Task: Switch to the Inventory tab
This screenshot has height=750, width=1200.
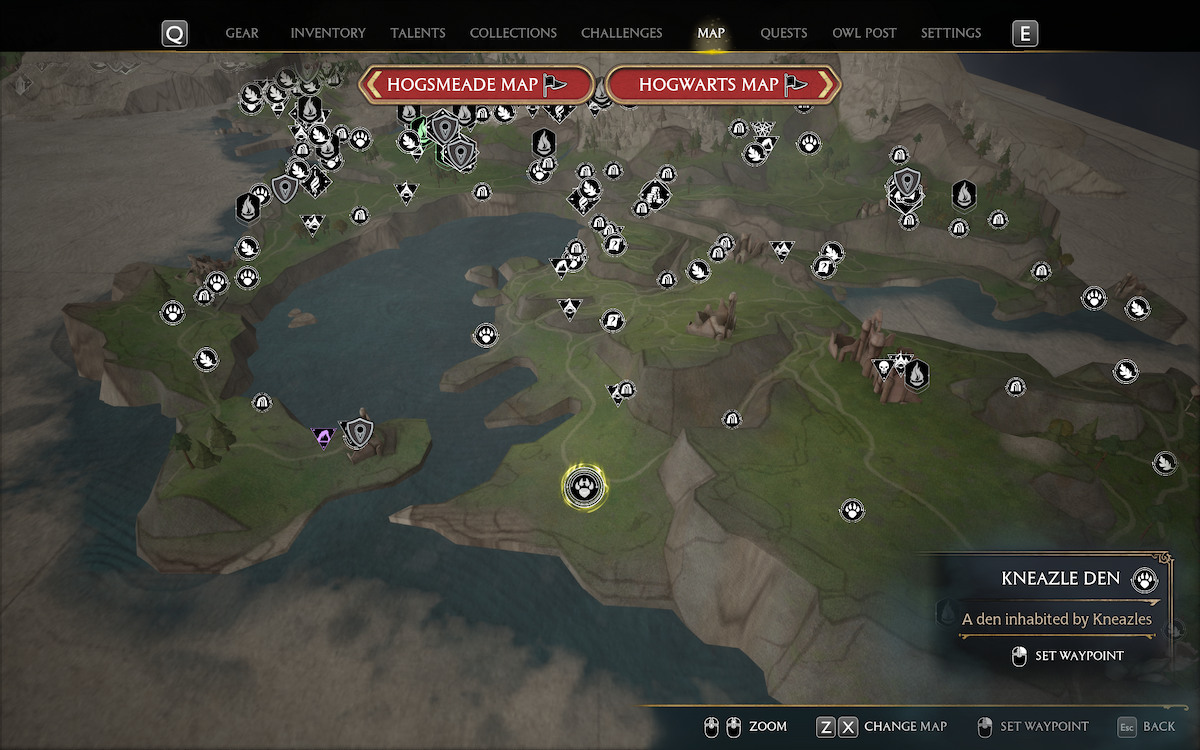Action: 328,33
